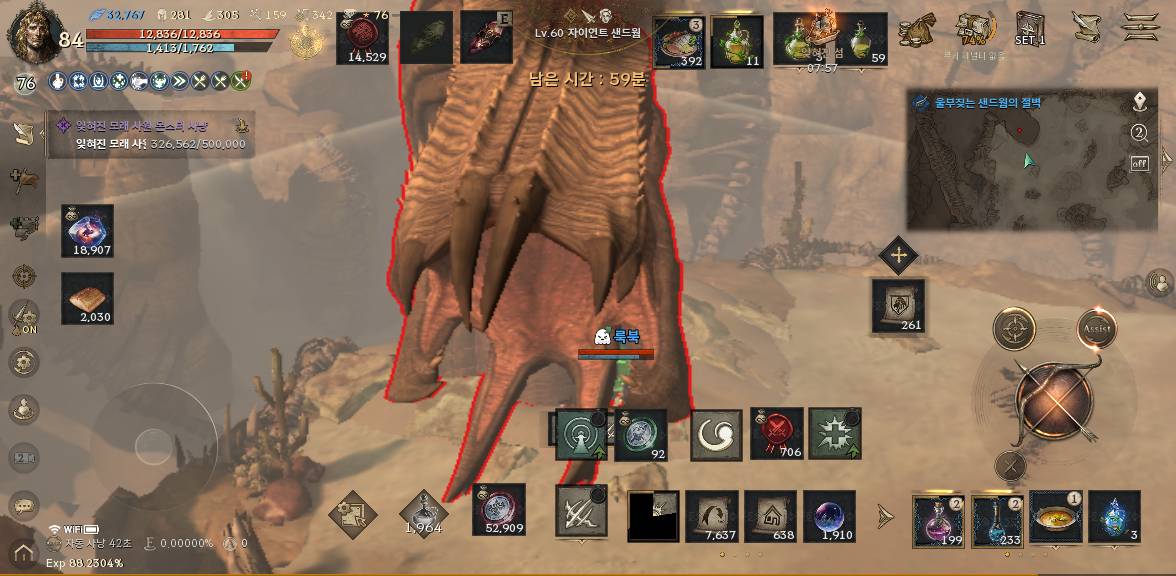The height and width of the screenshot is (576, 1176).
Task: Switch the SET 1 equipment preset
Action: click(1030, 28)
